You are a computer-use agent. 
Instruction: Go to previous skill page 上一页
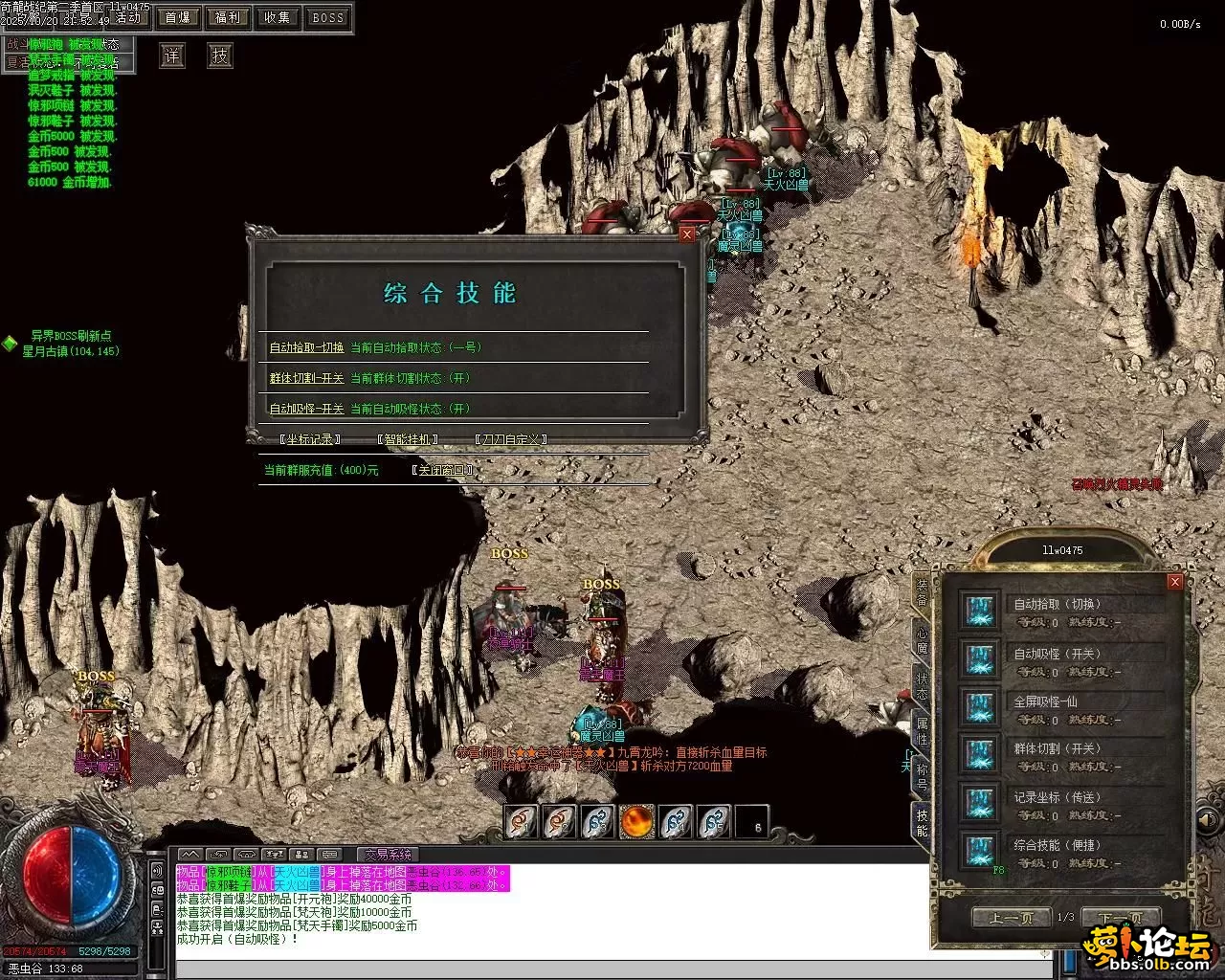1011,918
